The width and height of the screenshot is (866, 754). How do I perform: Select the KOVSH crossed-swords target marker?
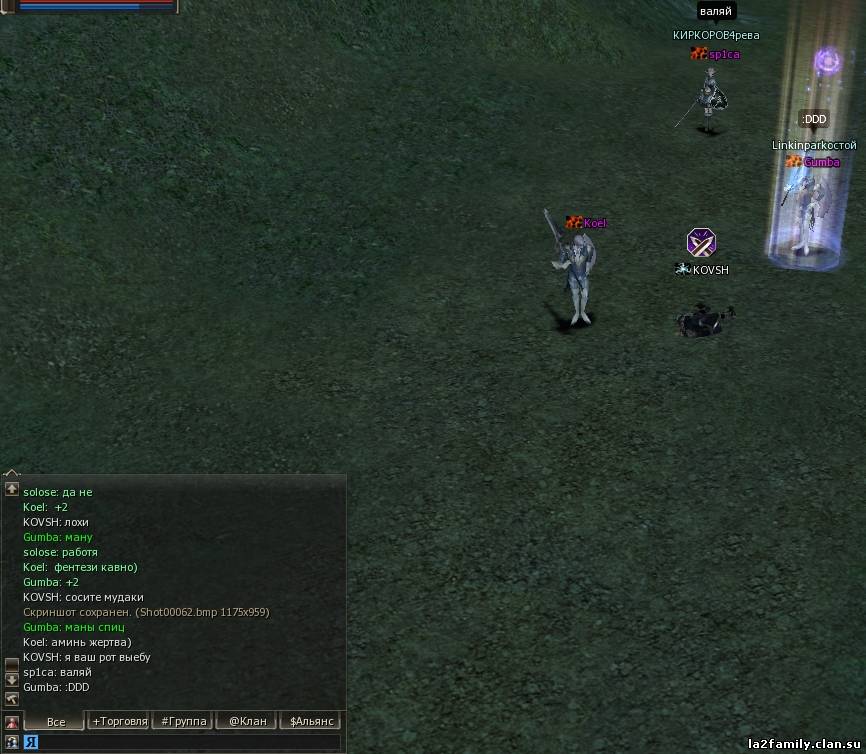701,242
